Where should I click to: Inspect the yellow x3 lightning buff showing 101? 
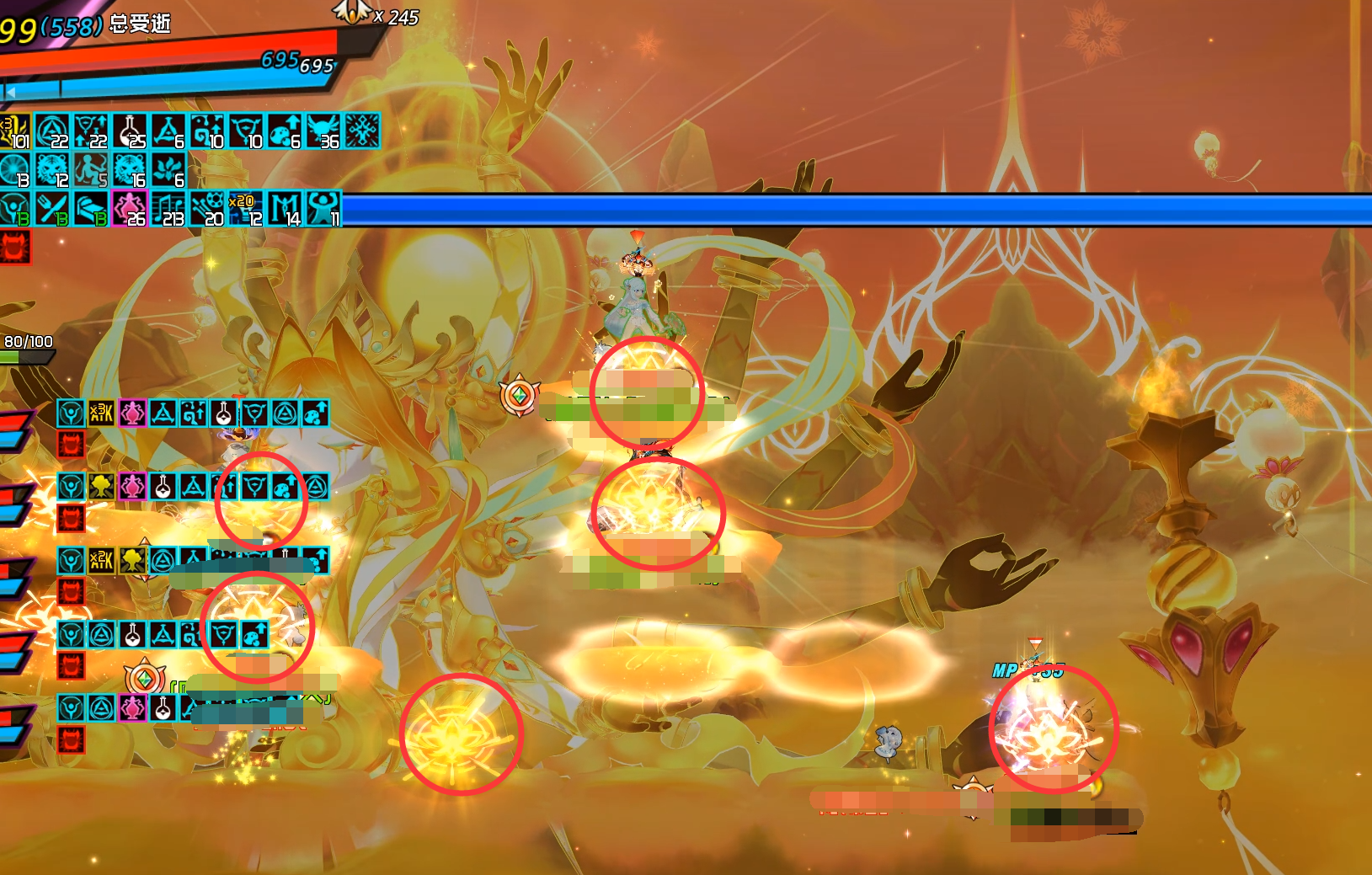(x=14, y=131)
